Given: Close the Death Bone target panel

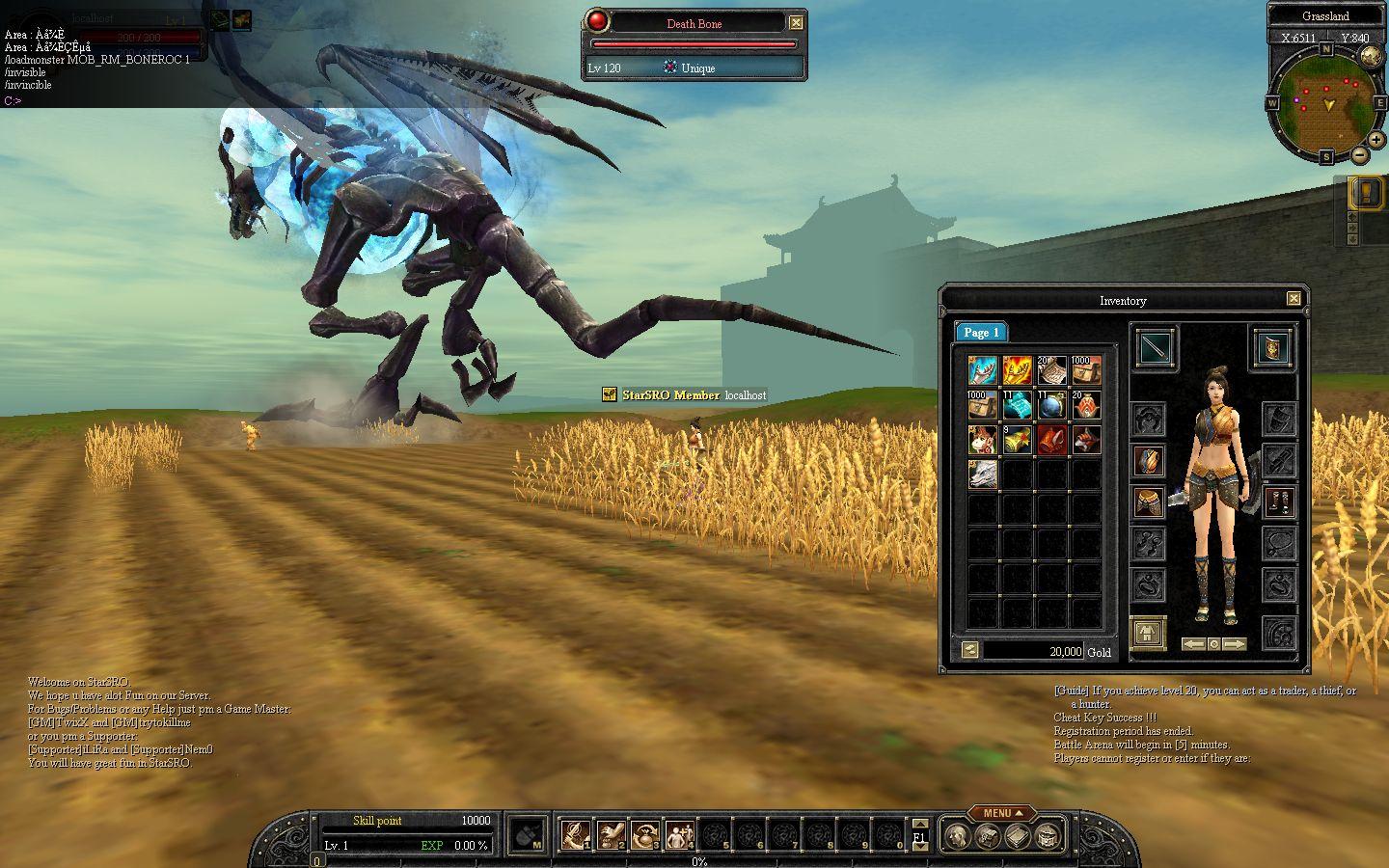Looking at the screenshot, I should click(796, 23).
